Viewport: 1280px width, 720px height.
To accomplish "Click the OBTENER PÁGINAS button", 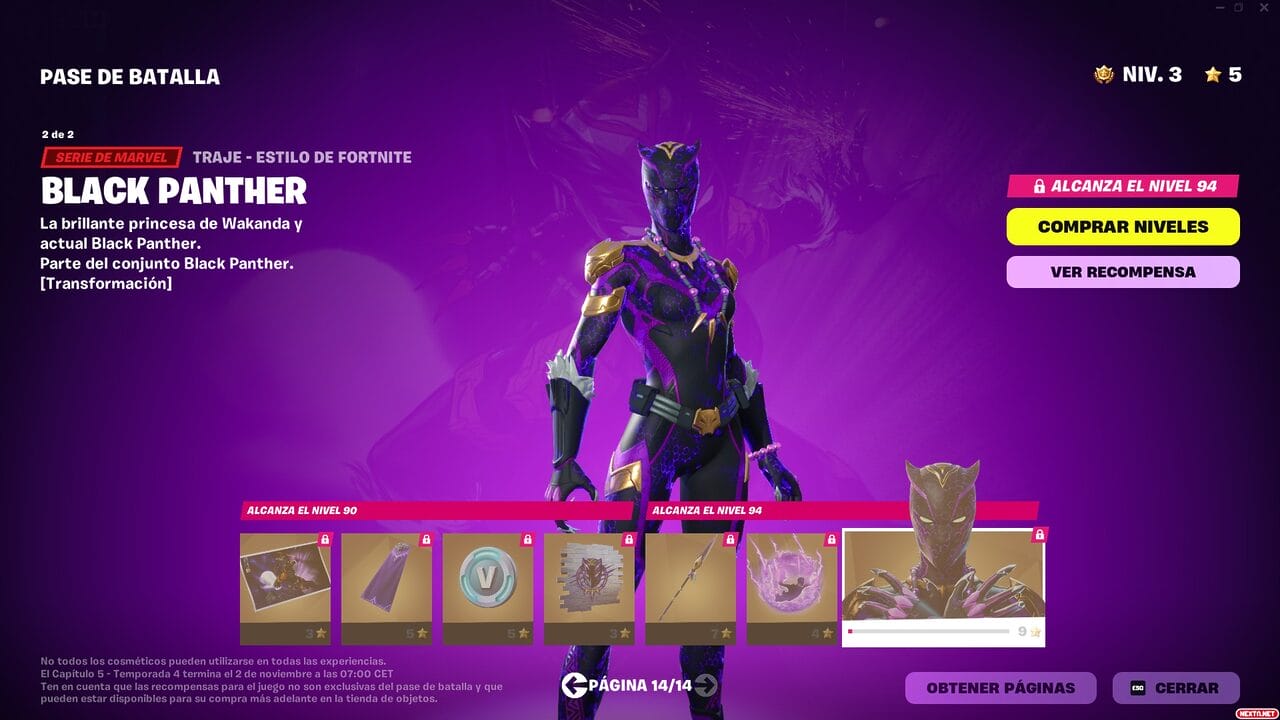I will pyautogui.click(x=999, y=687).
